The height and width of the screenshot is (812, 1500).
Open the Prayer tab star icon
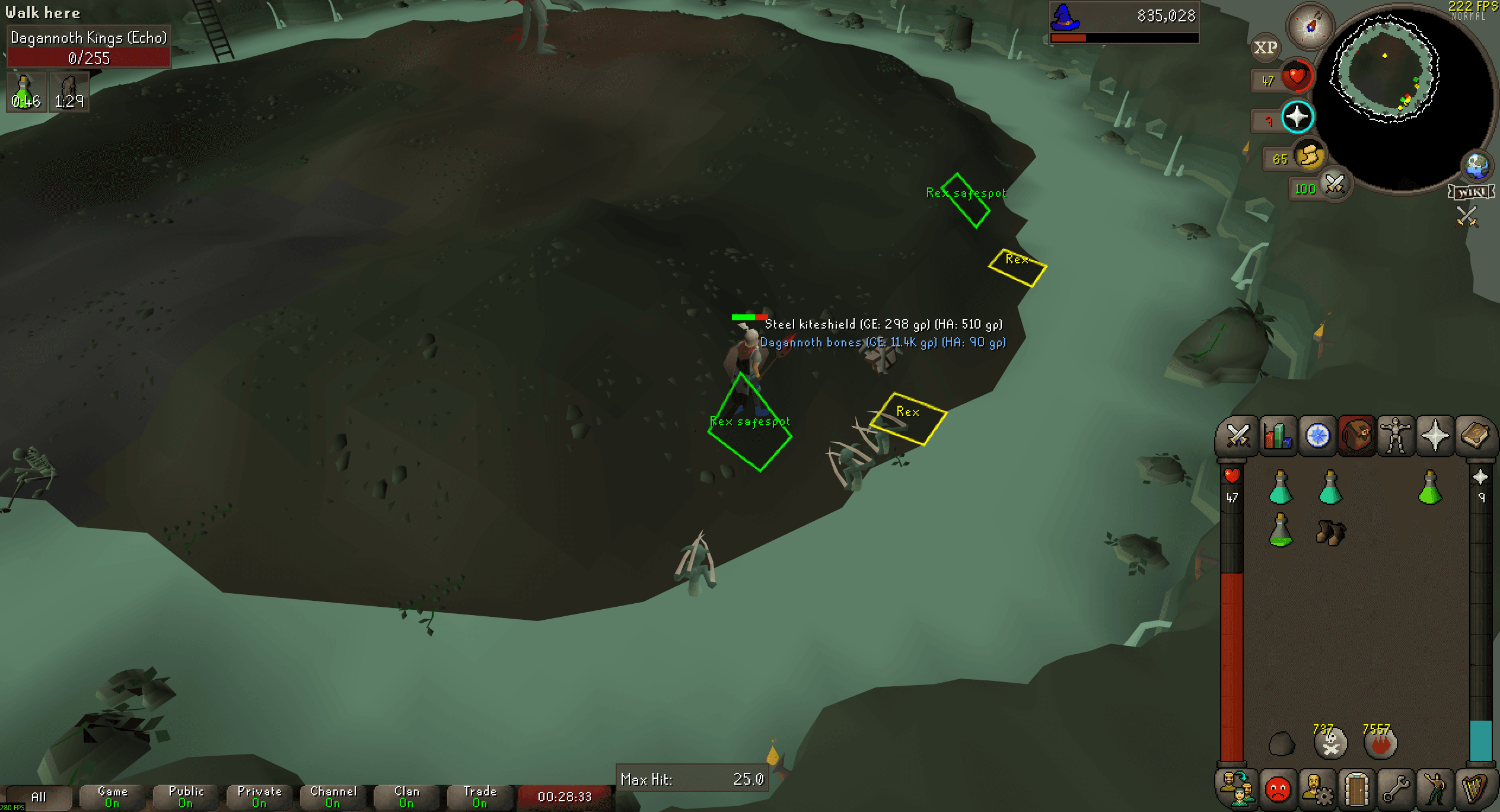[1434, 436]
